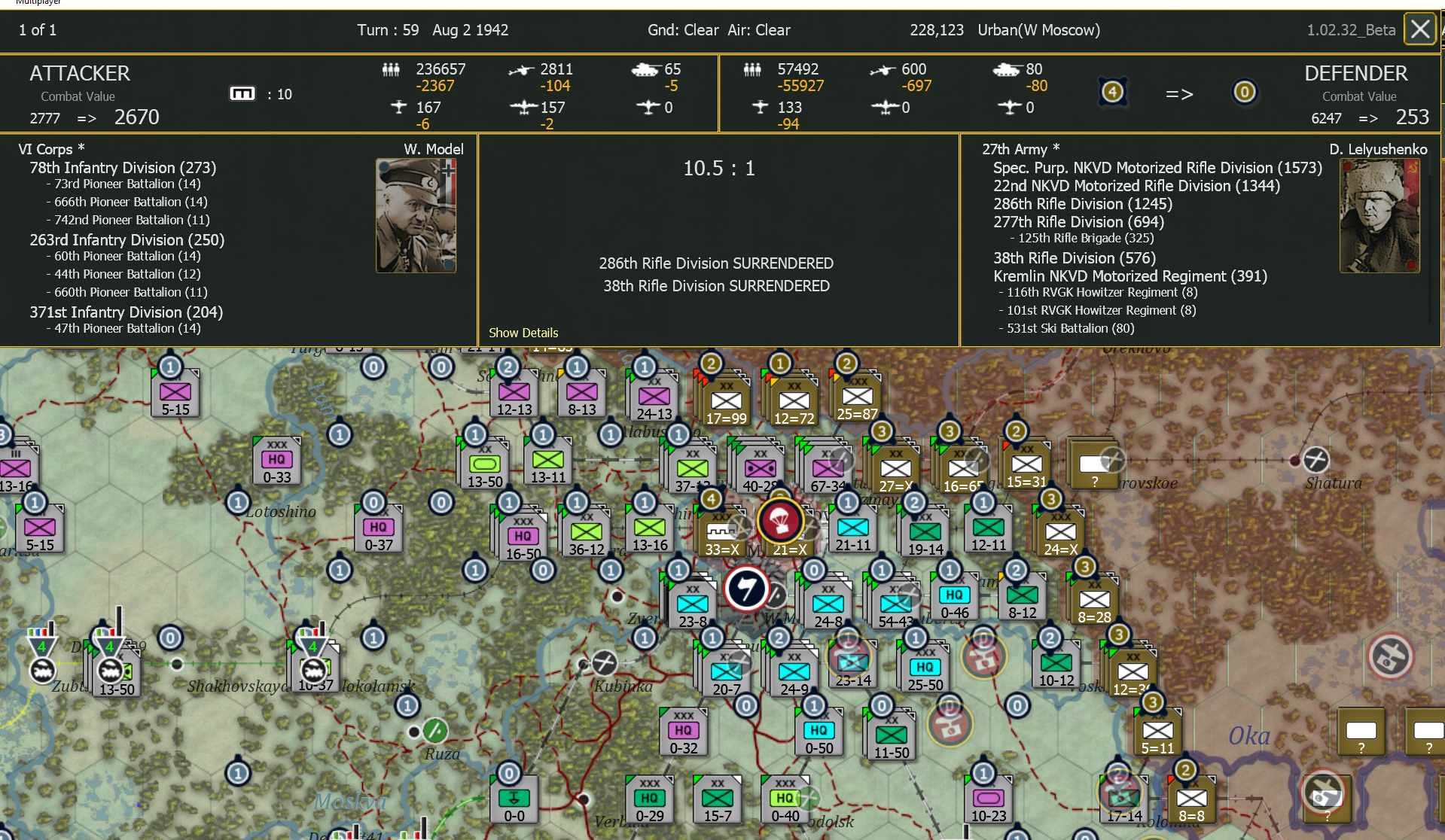
Task: Click the fortification icon beside the value 10
Action: (242, 93)
